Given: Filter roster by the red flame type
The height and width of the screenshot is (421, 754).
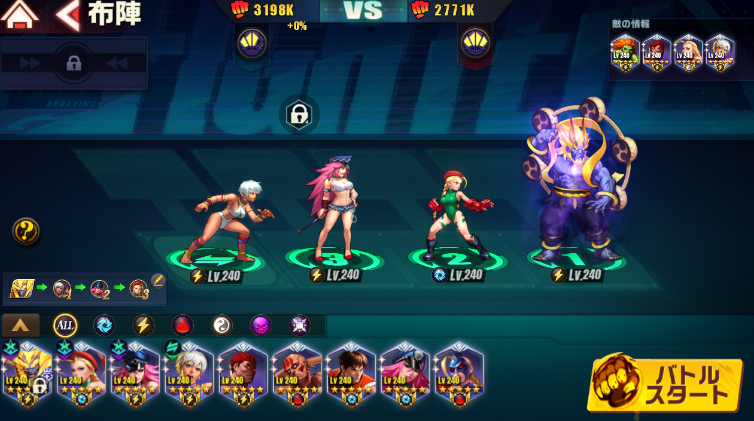Looking at the screenshot, I should click(x=182, y=325).
